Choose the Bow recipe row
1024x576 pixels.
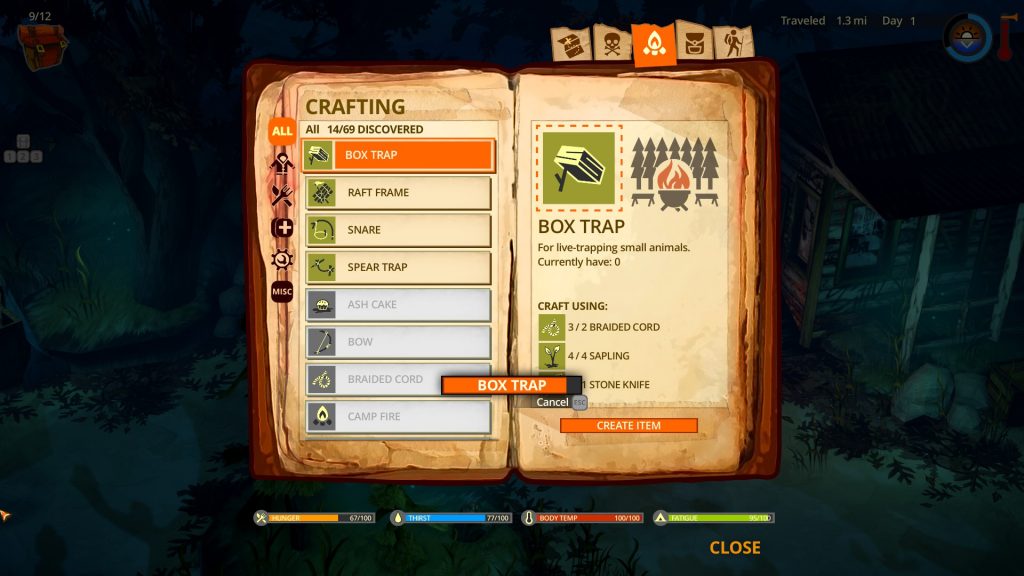(x=398, y=342)
